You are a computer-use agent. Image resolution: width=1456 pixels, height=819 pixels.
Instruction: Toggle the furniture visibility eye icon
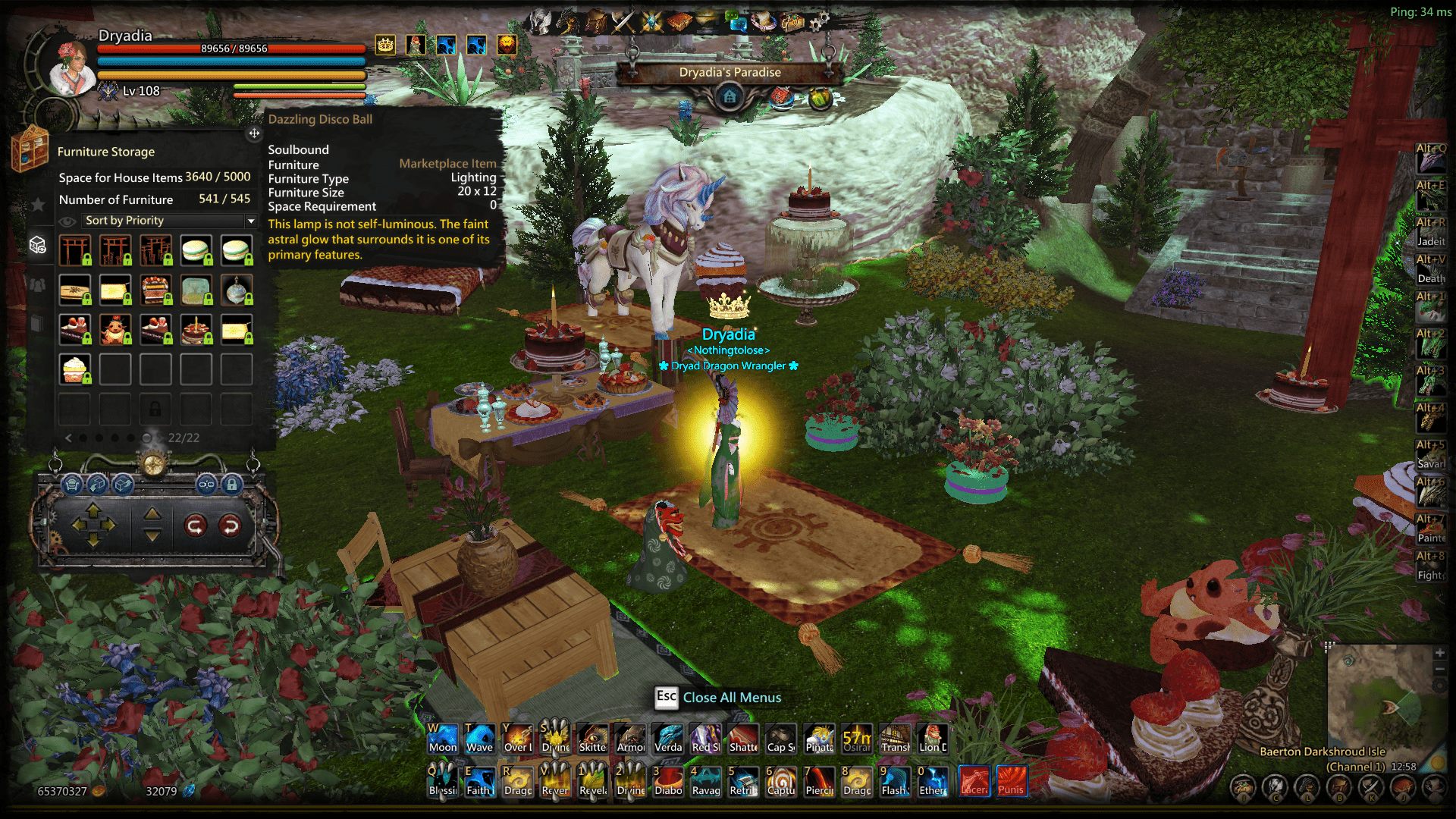[x=67, y=221]
